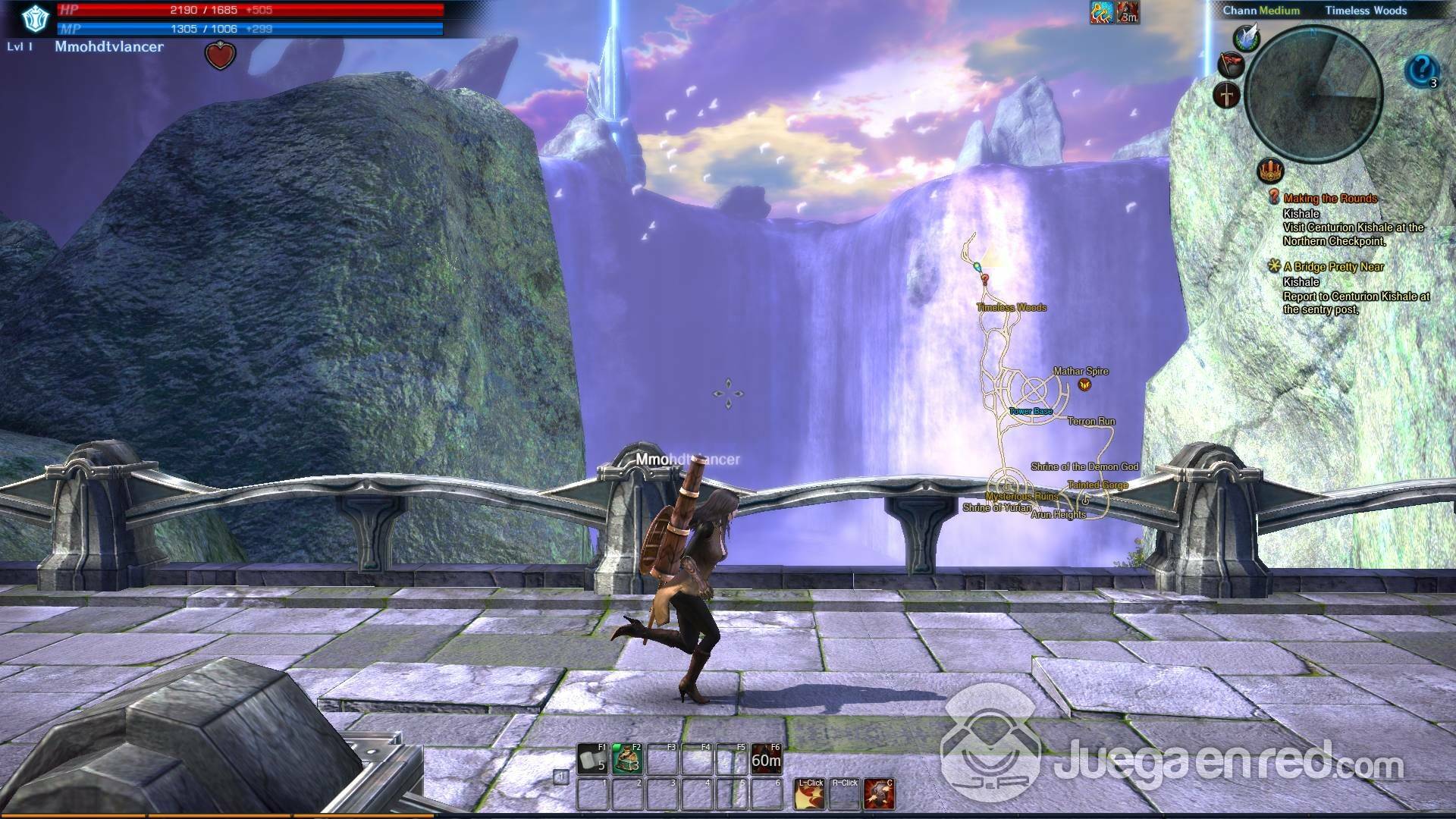Activate the C-key skill icon
1456x819 pixels.
point(879,794)
